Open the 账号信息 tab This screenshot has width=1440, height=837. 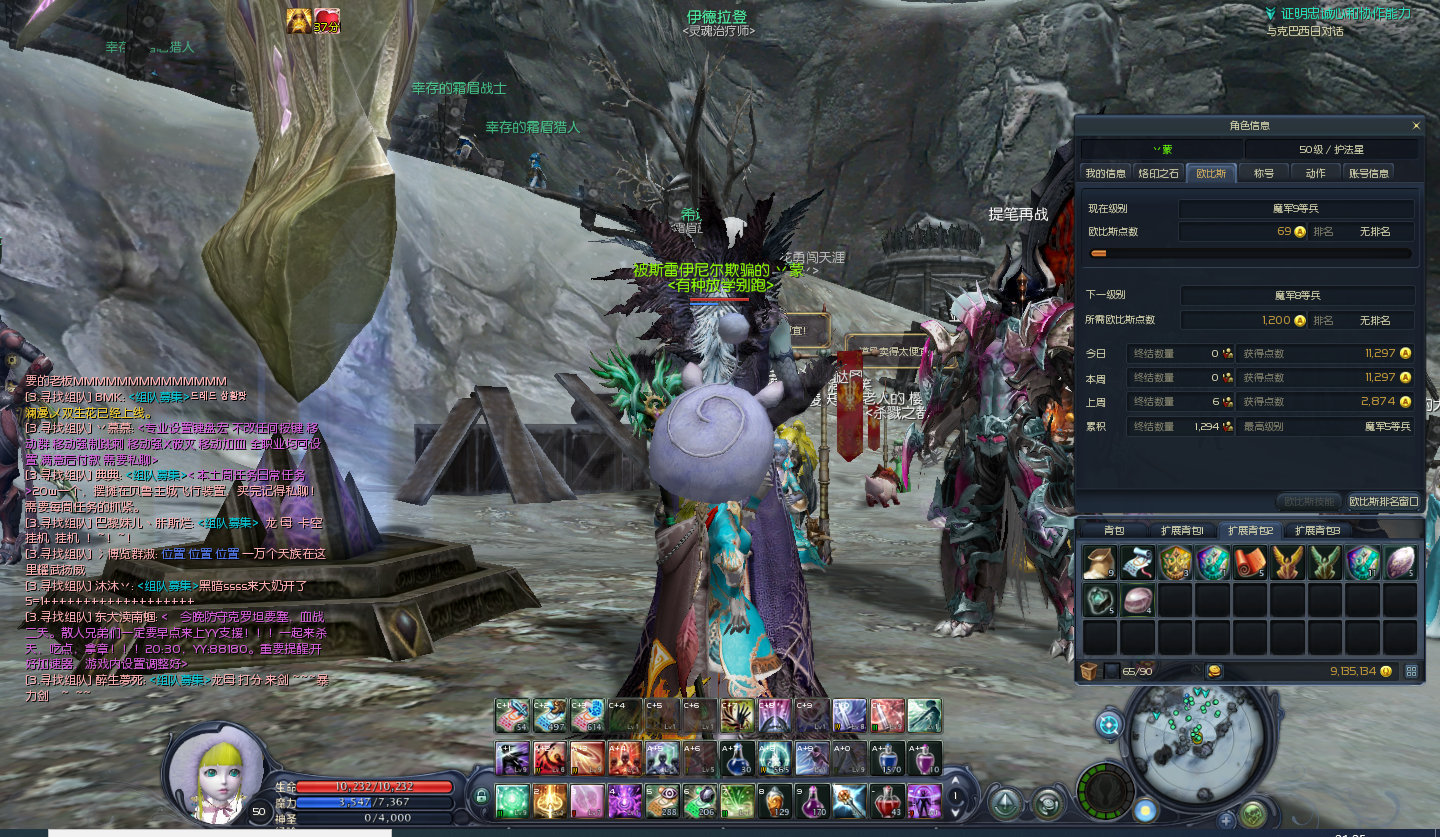[1368, 173]
